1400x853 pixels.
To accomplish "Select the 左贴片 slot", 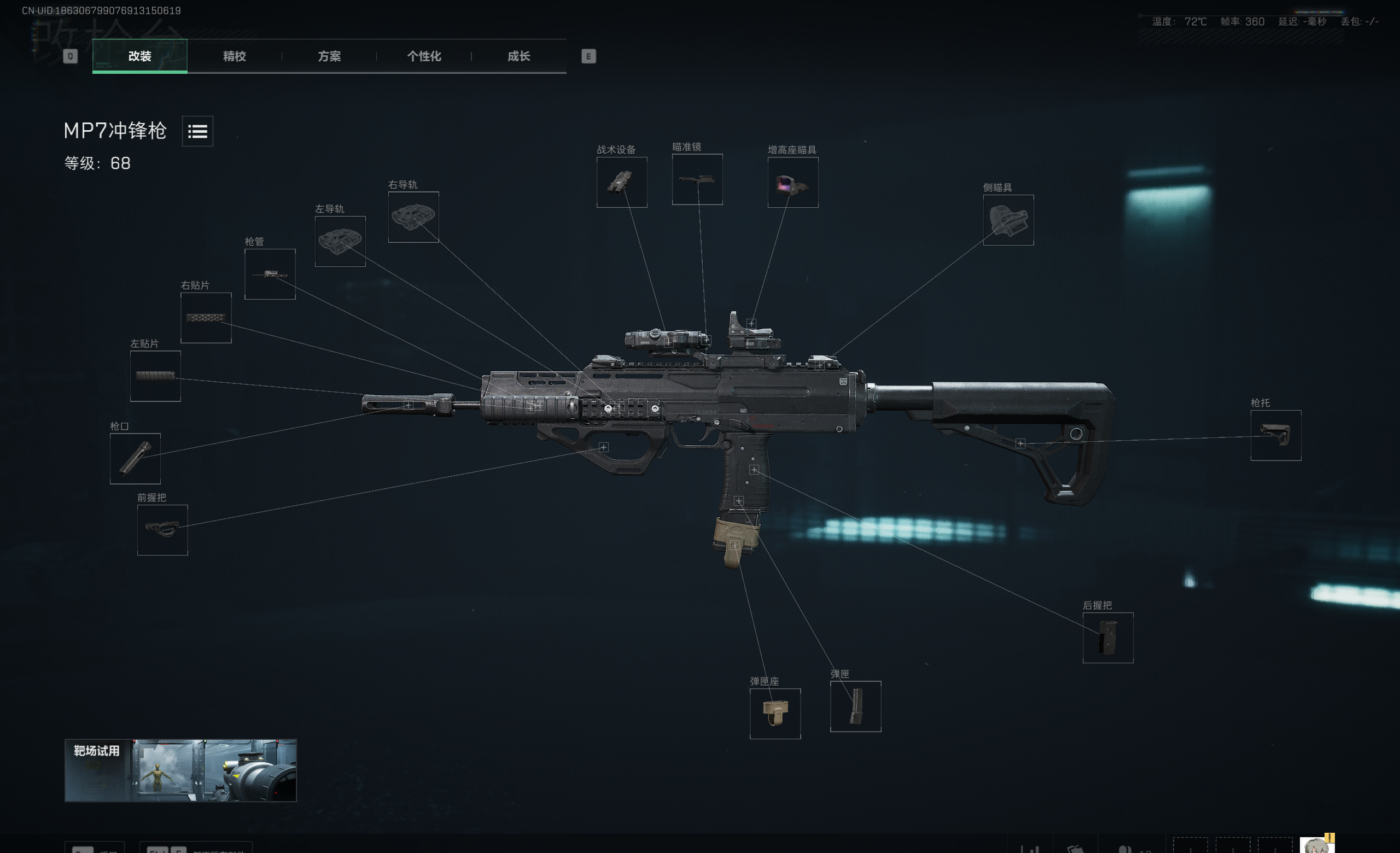I will tap(155, 376).
